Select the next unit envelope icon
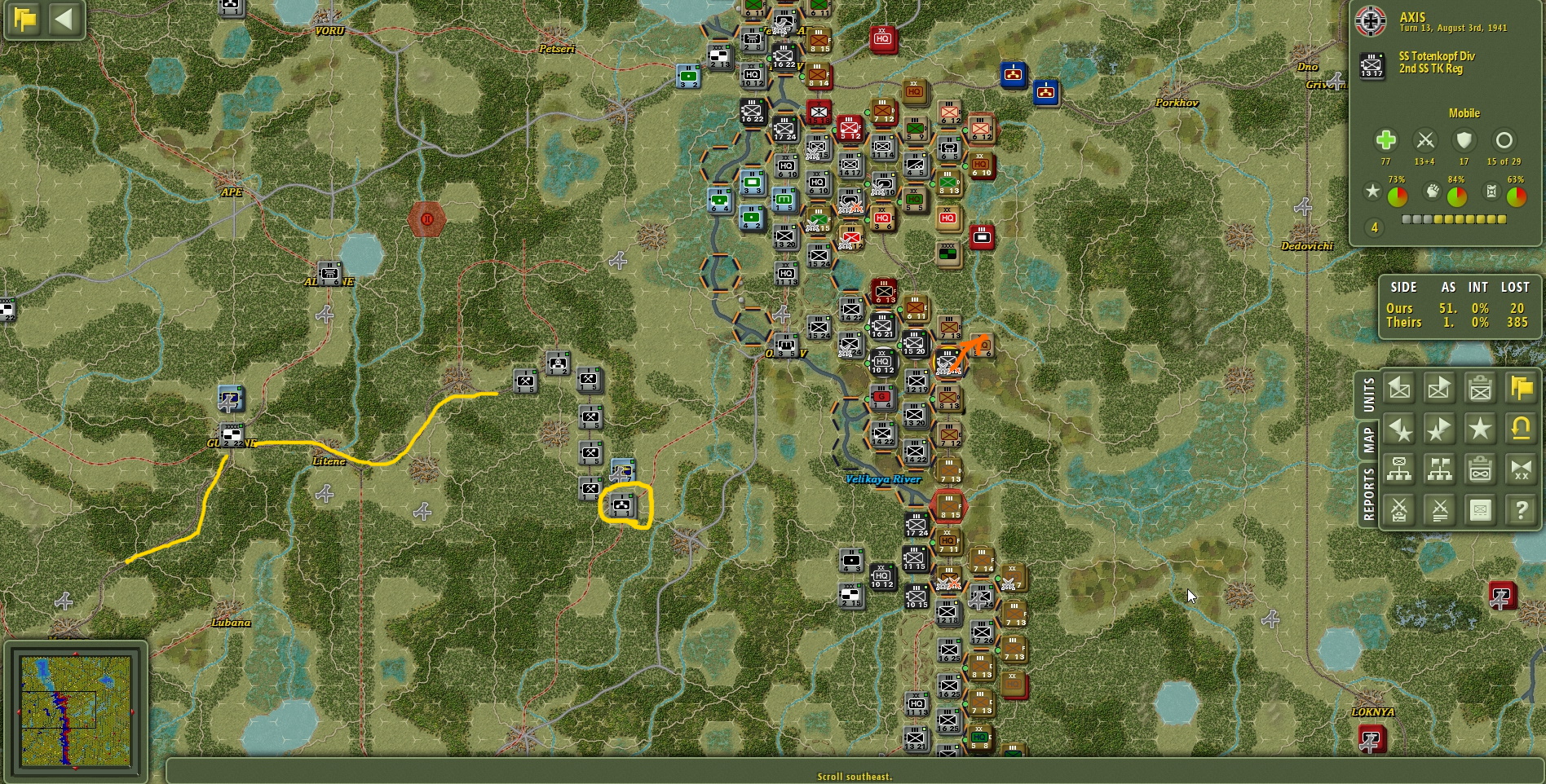 tap(1439, 389)
